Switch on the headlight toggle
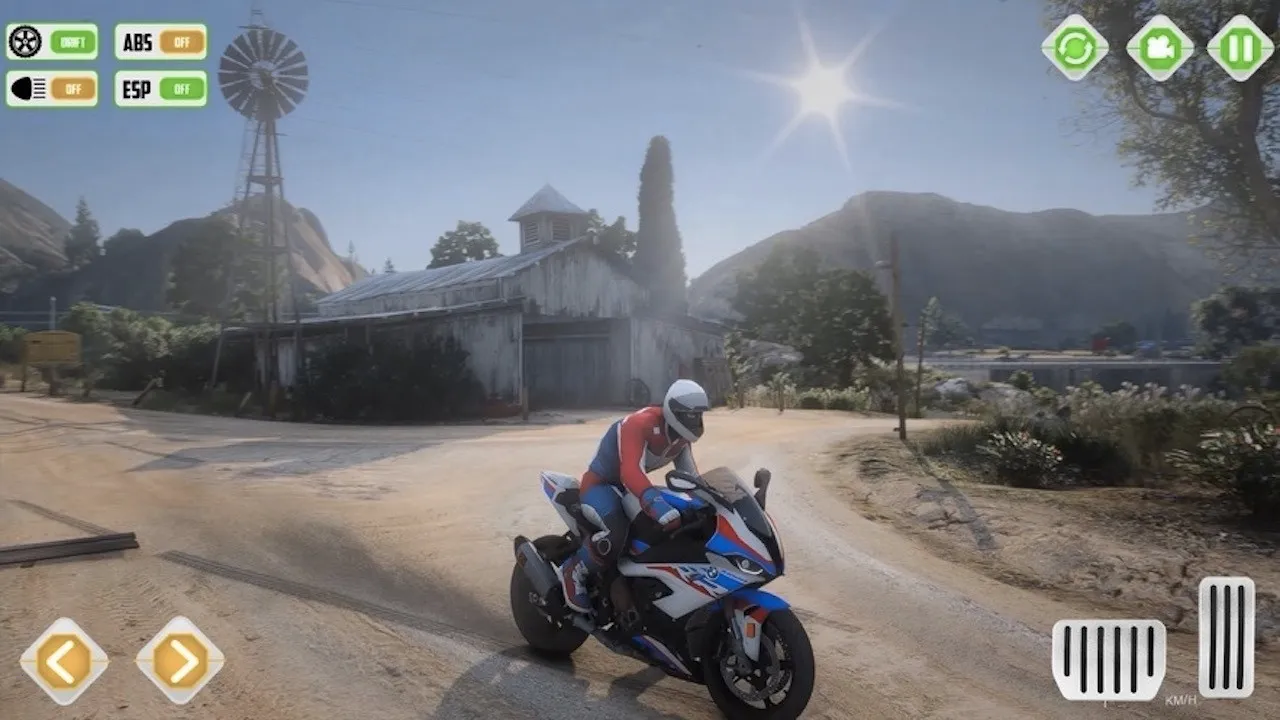 [72, 89]
